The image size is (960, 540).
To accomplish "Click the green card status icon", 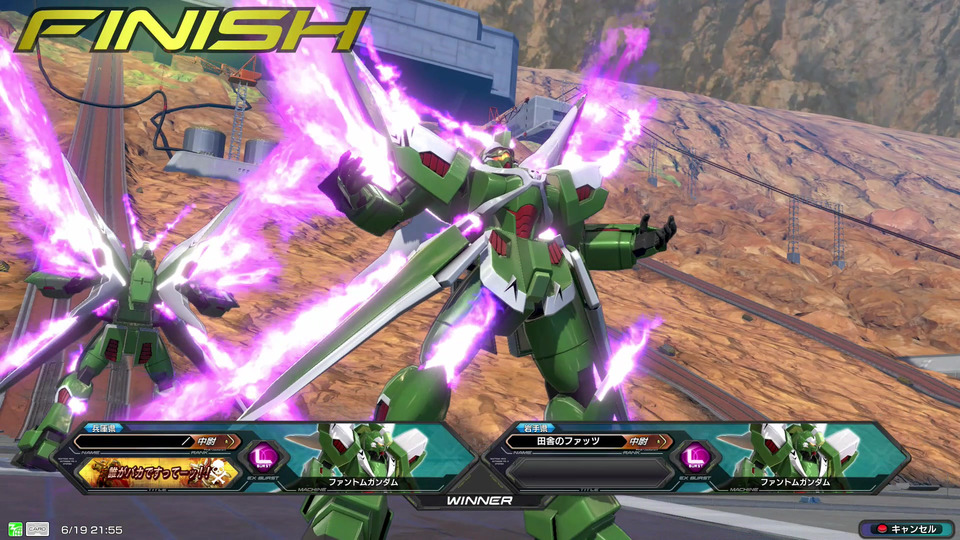I will click(16, 529).
